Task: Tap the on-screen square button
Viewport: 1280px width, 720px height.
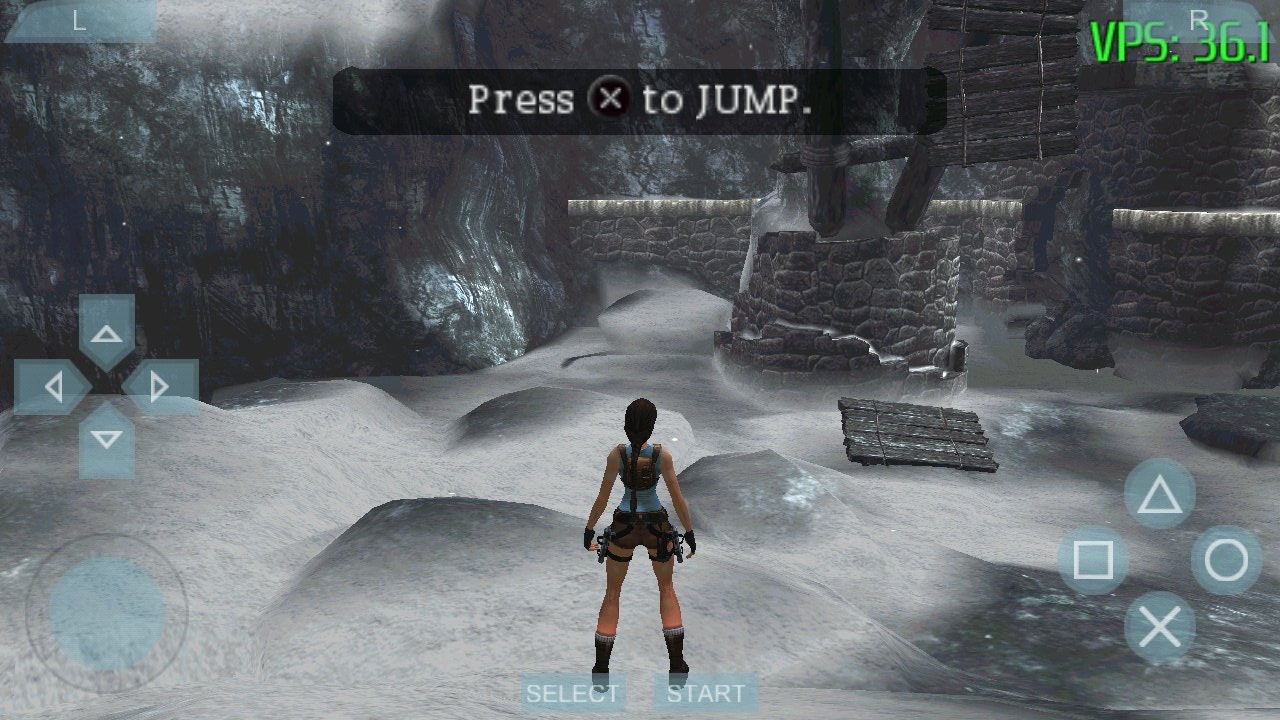Action: (1093, 561)
